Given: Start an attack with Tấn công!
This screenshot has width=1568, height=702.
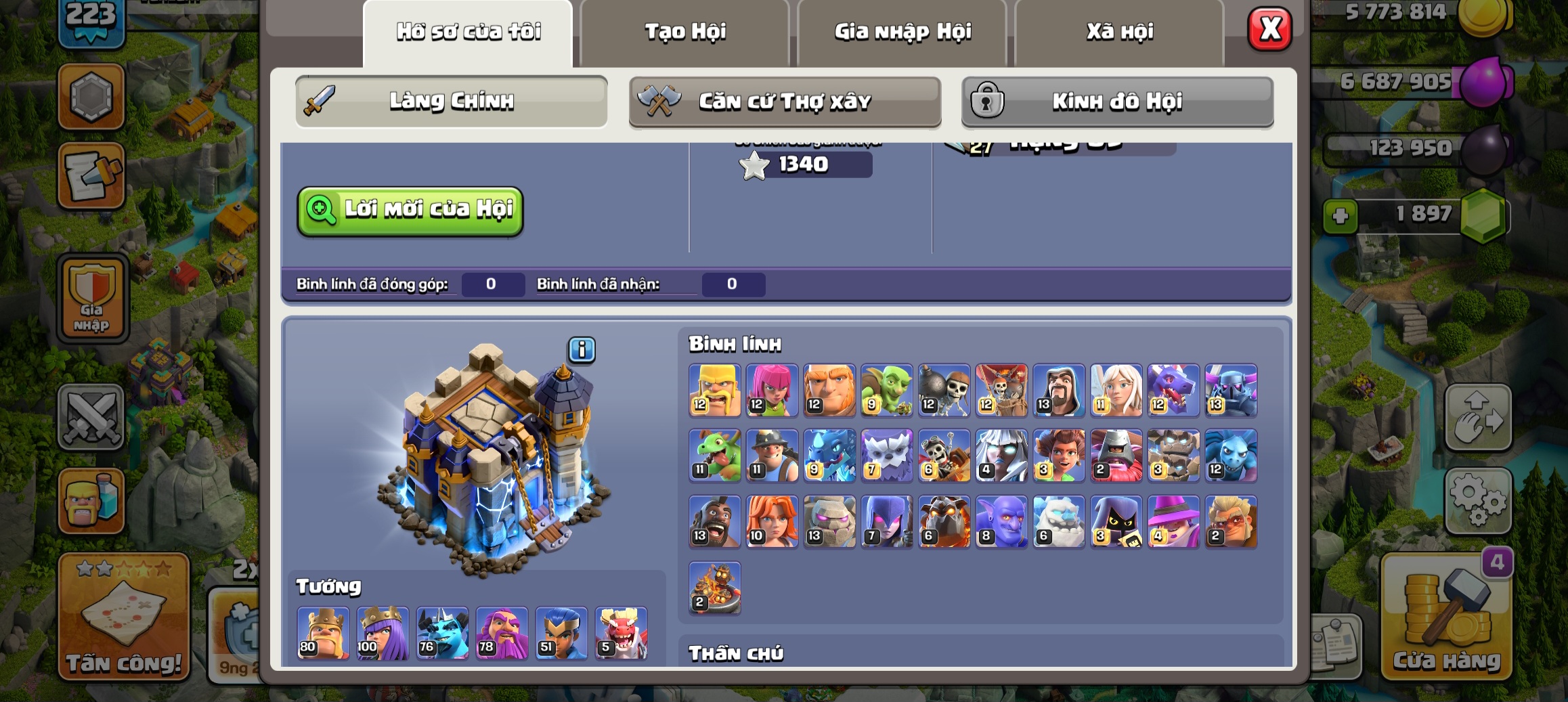Looking at the screenshot, I should click(124, 617).
